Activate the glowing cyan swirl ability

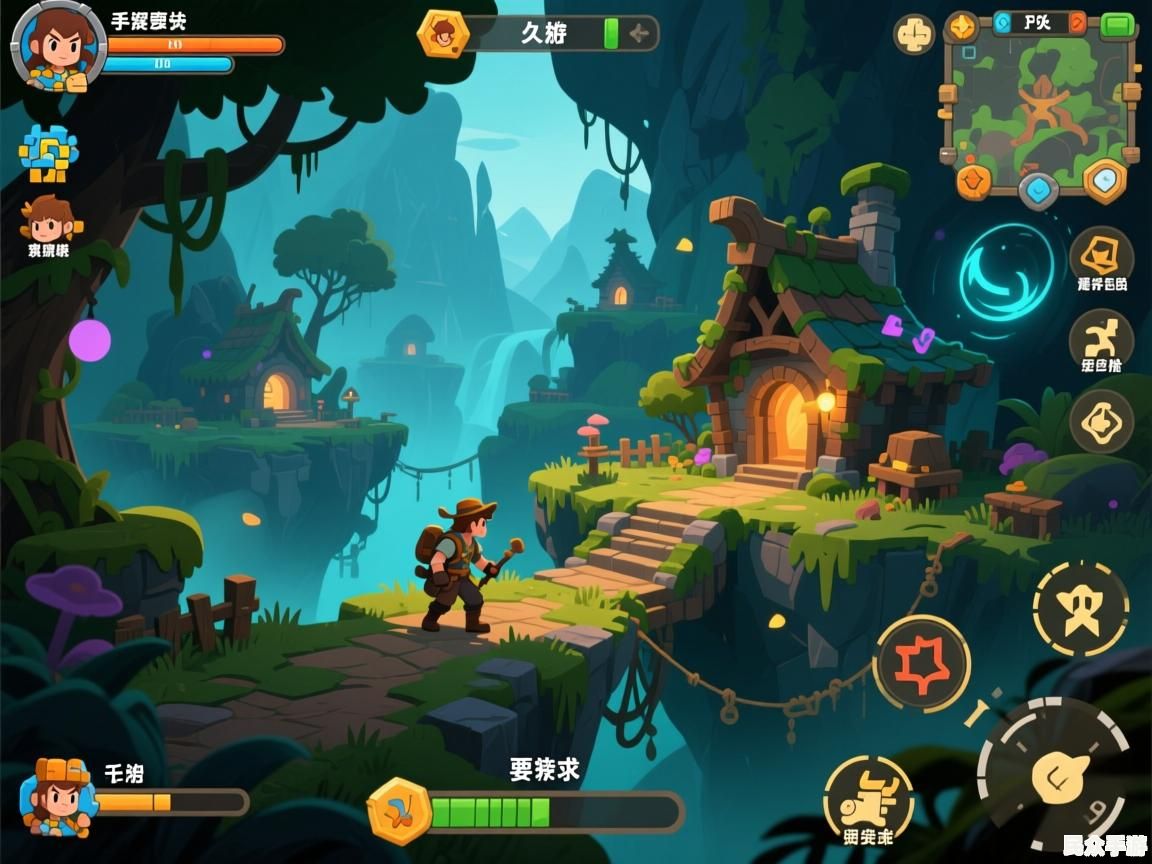1006,272
